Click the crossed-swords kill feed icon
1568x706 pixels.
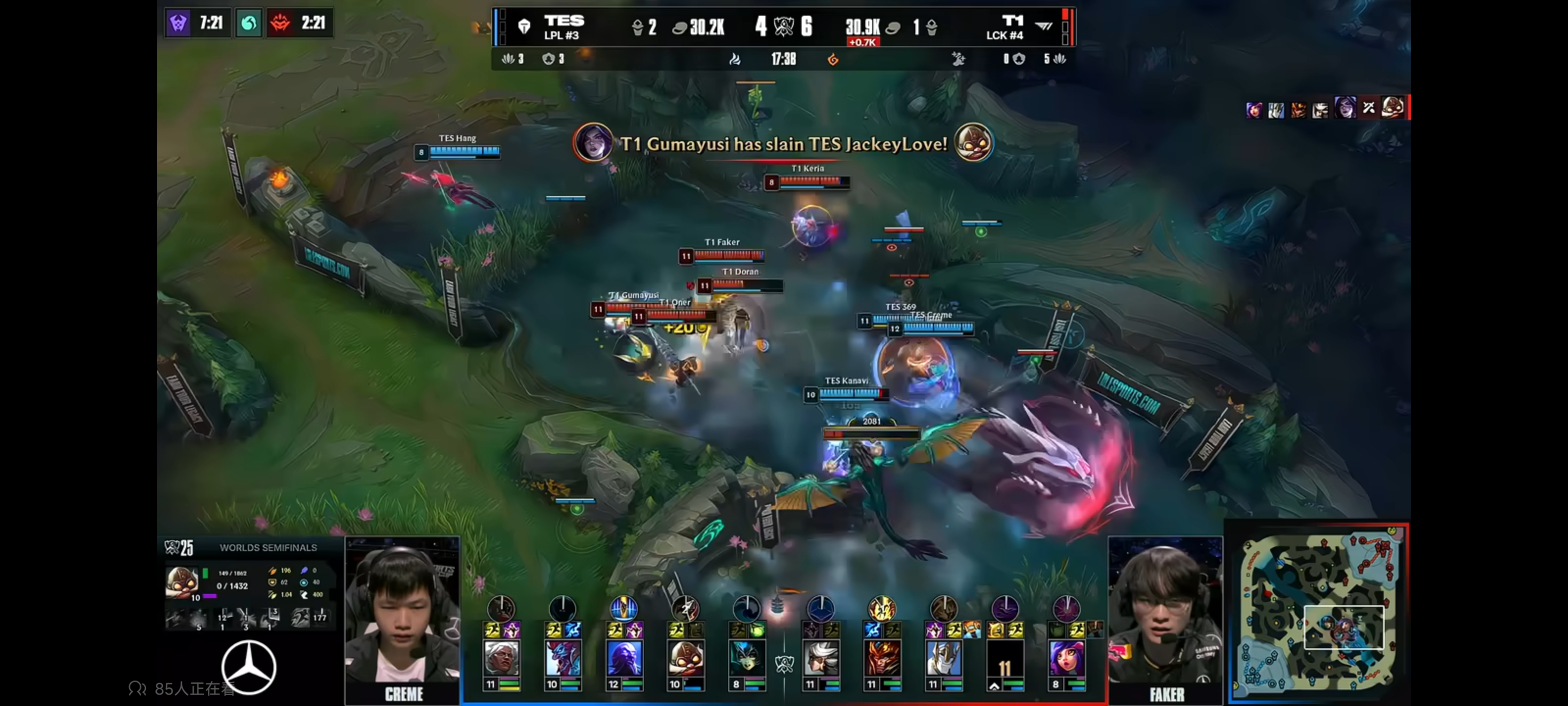(x=1369, y=108)
